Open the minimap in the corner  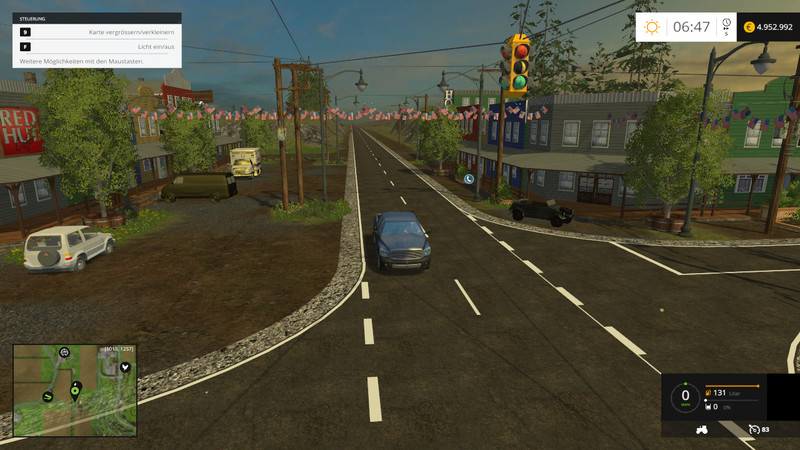click(75, 390)
